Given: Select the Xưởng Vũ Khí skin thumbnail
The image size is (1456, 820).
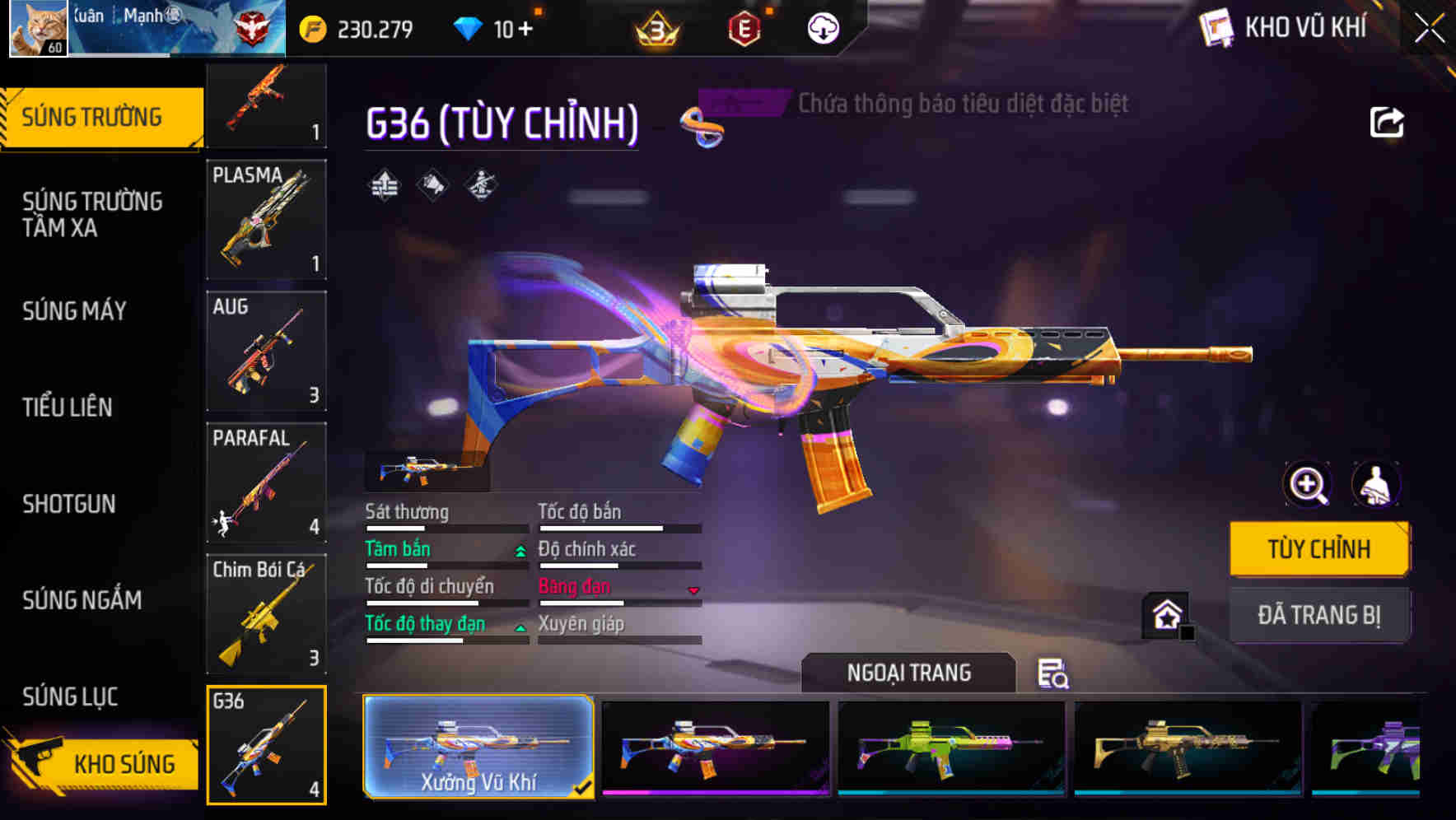Looking at the screenshot, I should tap(478, 748).
